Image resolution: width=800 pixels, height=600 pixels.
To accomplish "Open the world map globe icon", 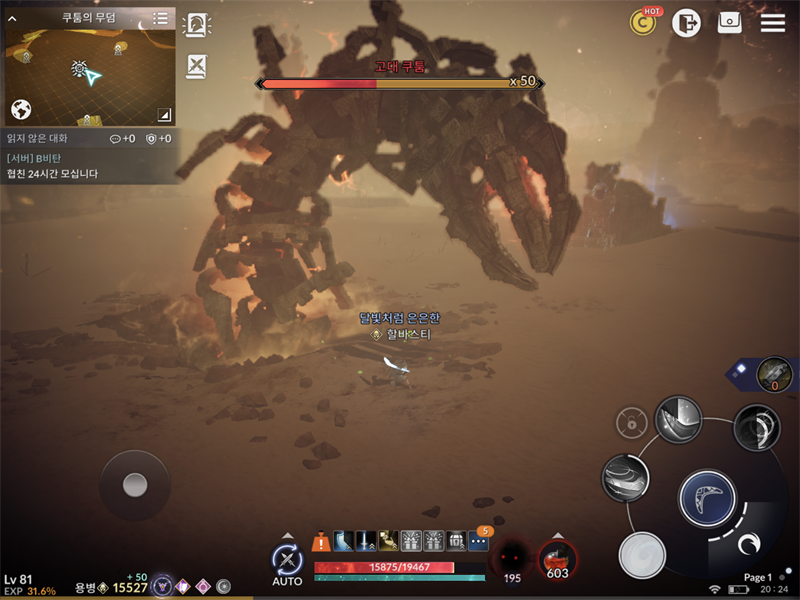I will [21, 110].
